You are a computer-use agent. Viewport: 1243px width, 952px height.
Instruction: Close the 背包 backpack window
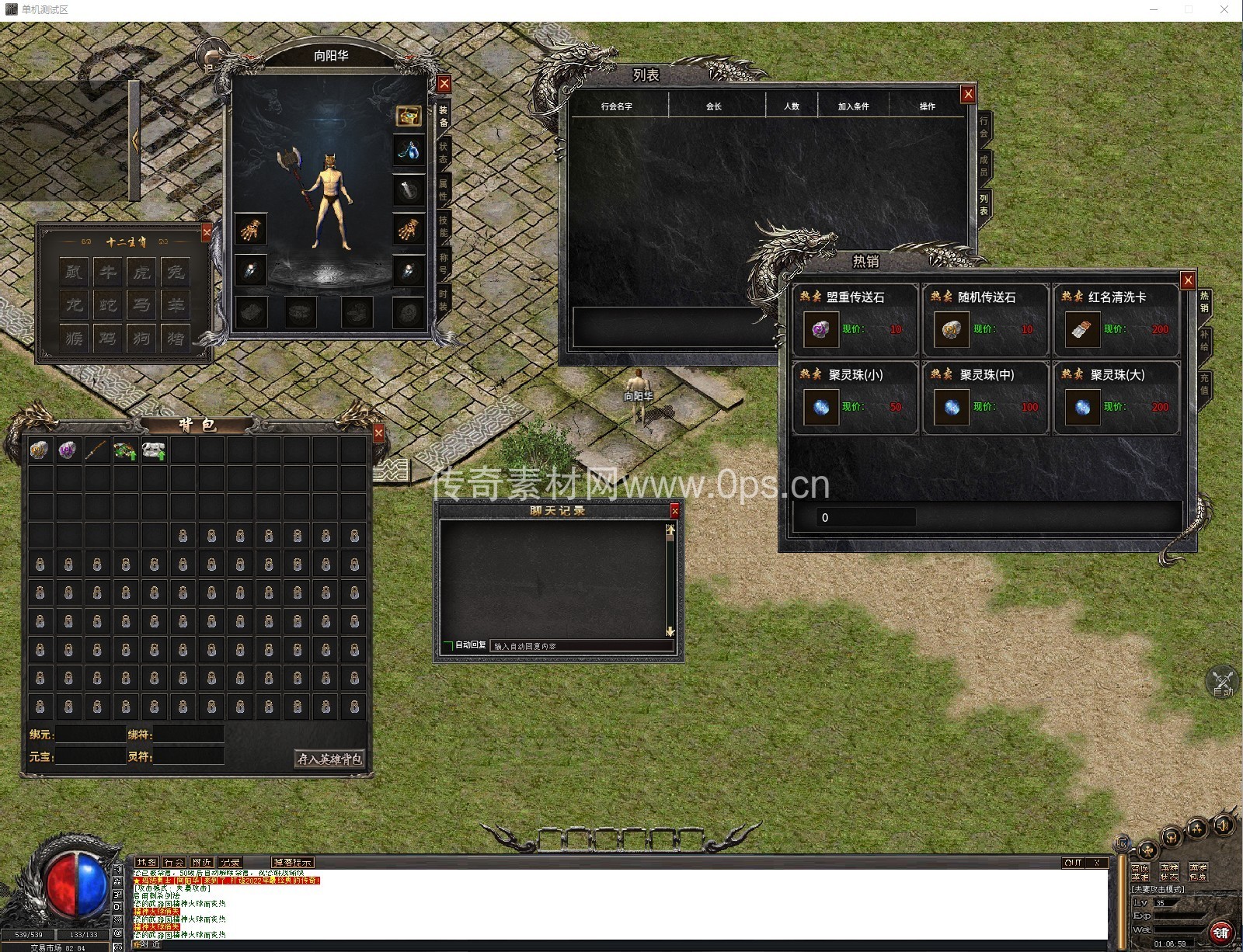[x=378, y=433]
